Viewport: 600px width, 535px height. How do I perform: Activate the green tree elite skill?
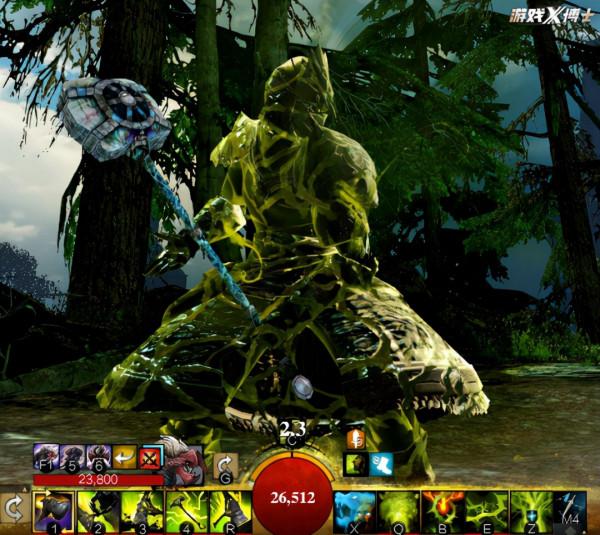pyautogui.click(x=531, y=511)
